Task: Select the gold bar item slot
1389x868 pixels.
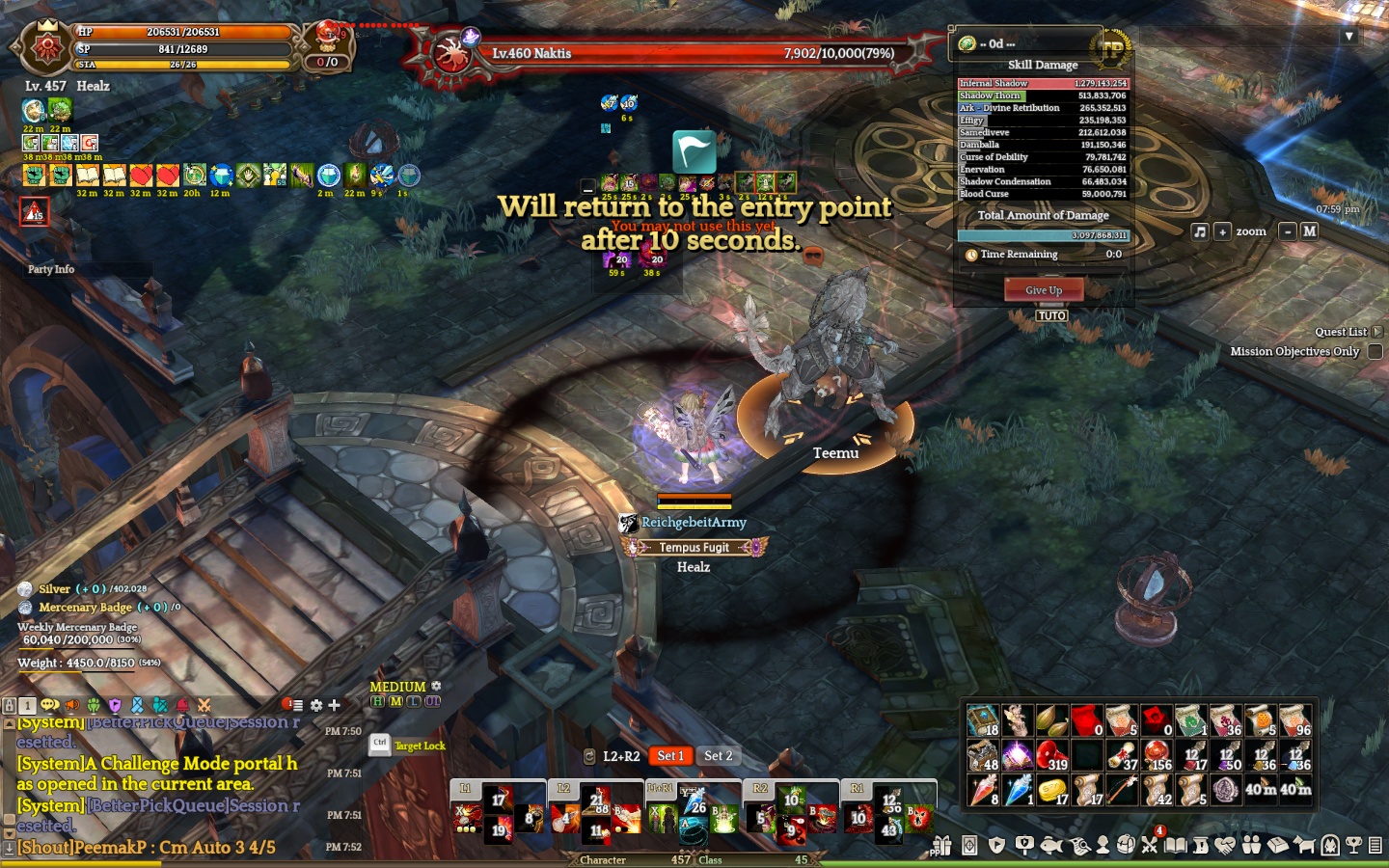Action: (1051, 790)
